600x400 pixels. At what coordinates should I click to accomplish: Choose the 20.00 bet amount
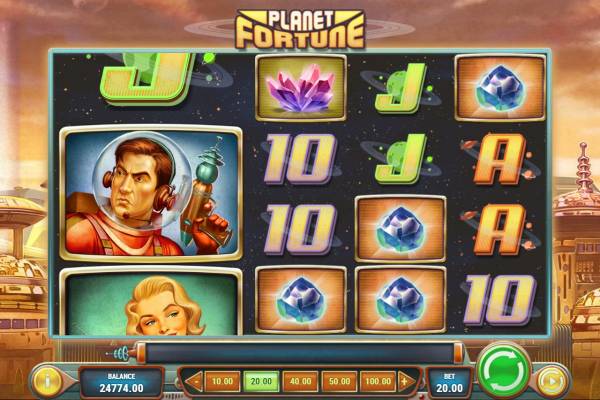(x=259, y=381)
